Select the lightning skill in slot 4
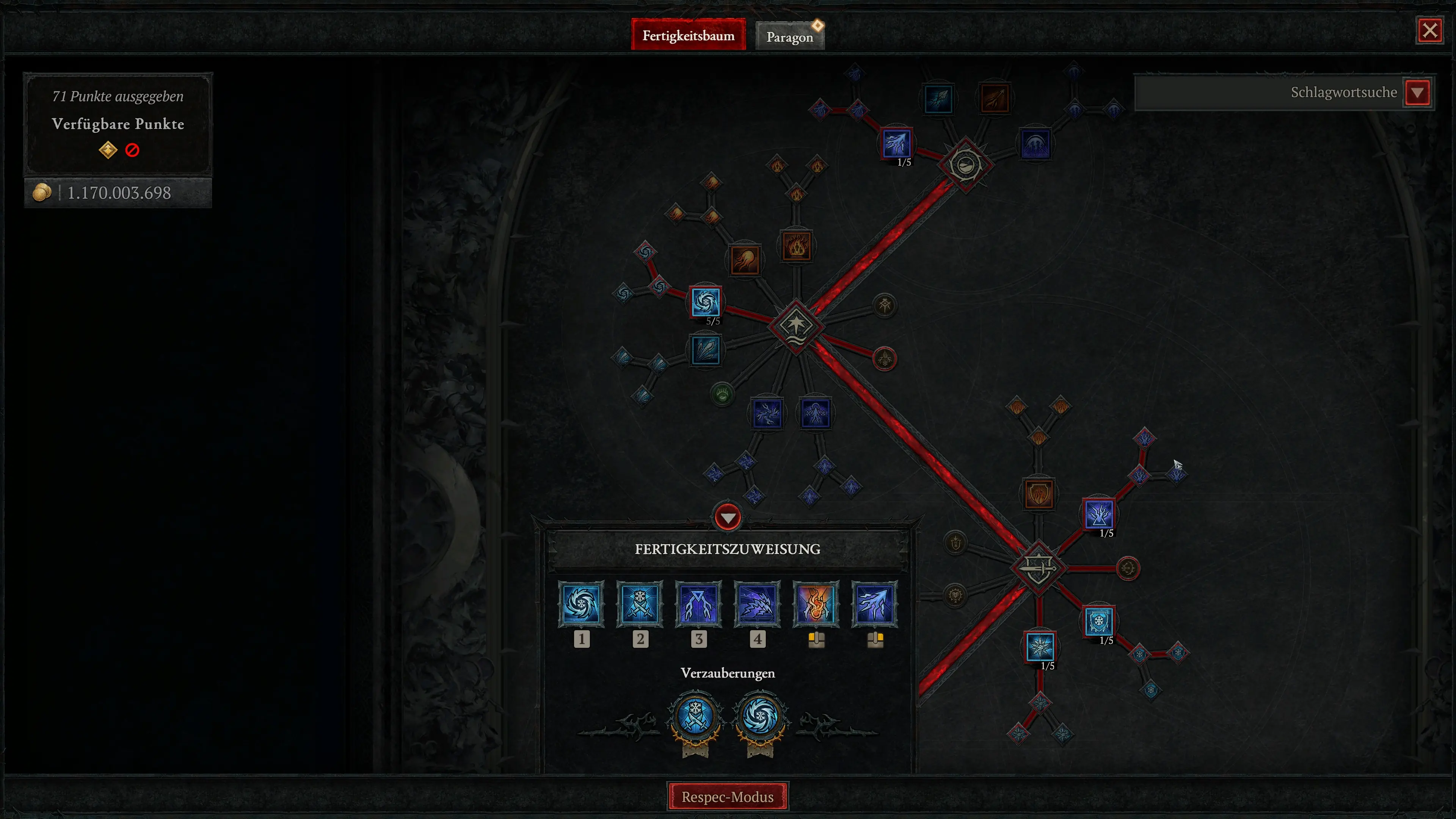The height and width of the screenshot is (819, 1456). pyautogui.click(x=758, y=604)
